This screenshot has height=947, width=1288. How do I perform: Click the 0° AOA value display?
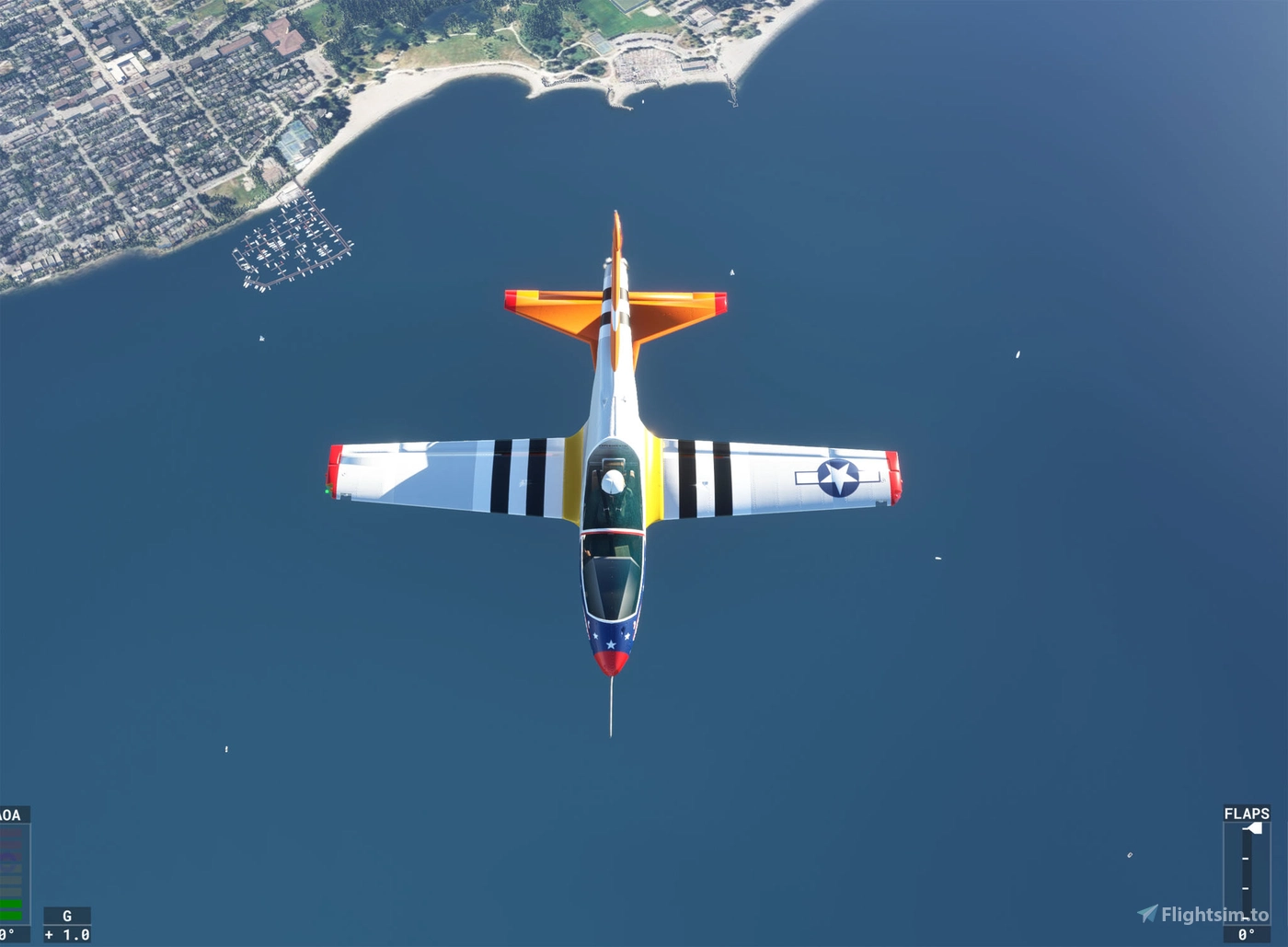click(6, 932)
